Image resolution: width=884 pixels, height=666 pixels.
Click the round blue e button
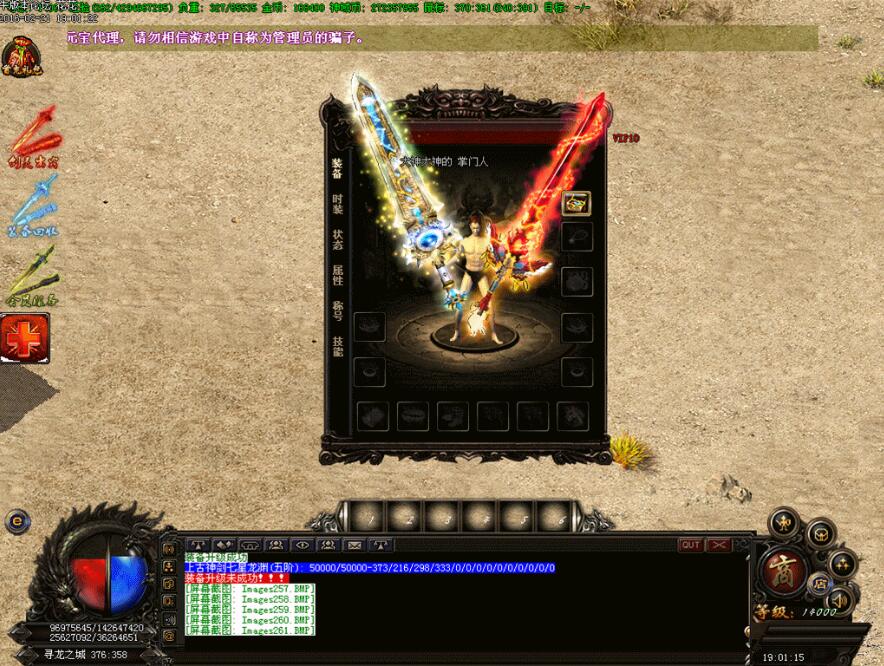point(15,520)
